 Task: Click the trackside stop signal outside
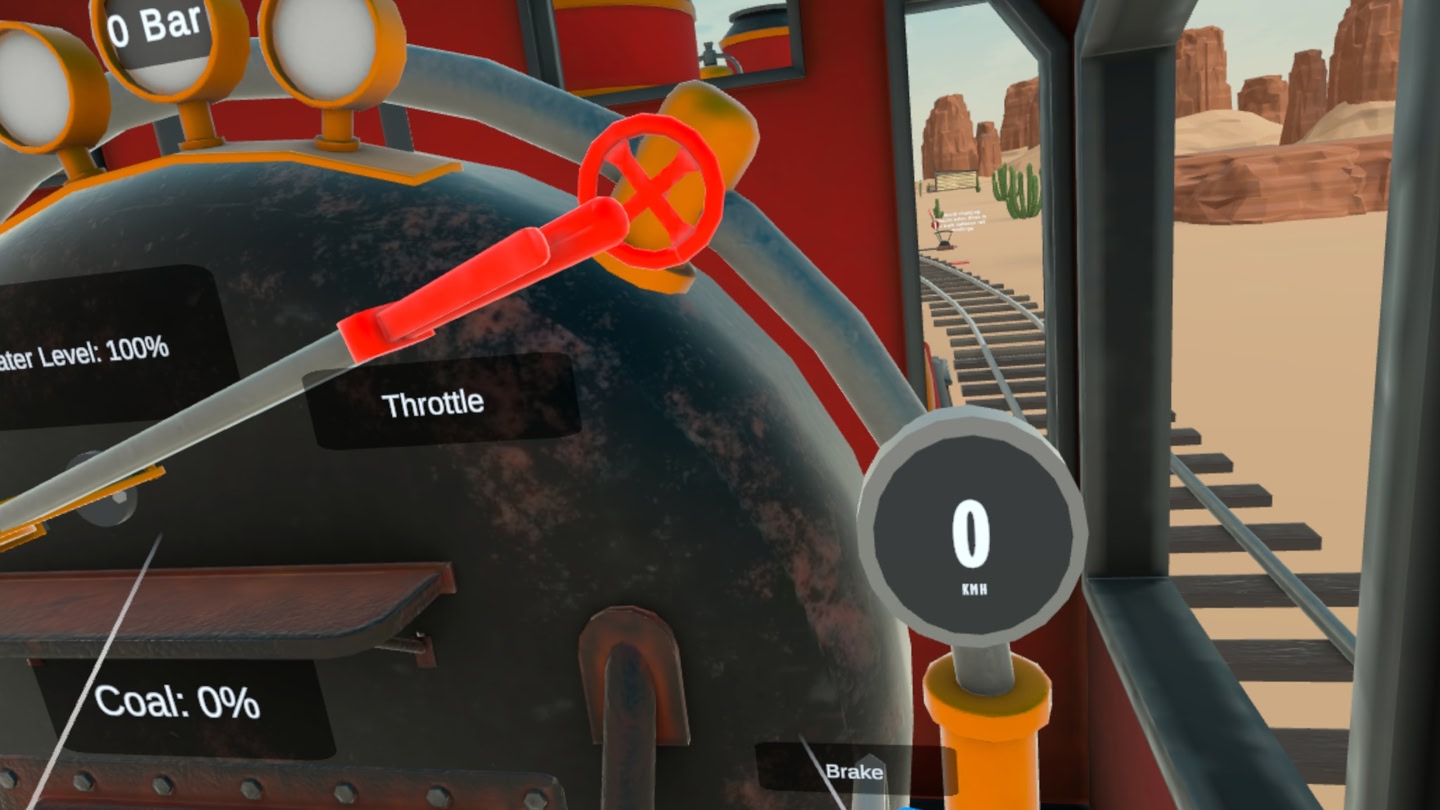click(934, 224)
